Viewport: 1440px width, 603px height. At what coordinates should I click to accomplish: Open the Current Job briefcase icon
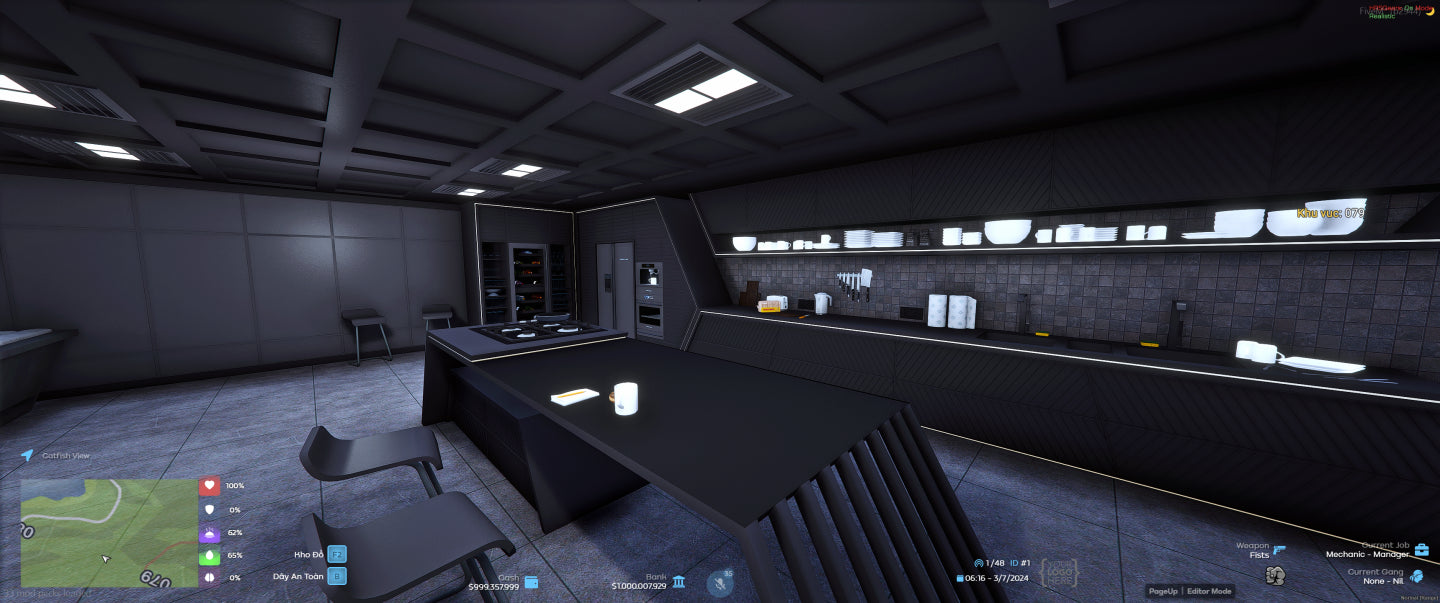(x=1421, y=550)
